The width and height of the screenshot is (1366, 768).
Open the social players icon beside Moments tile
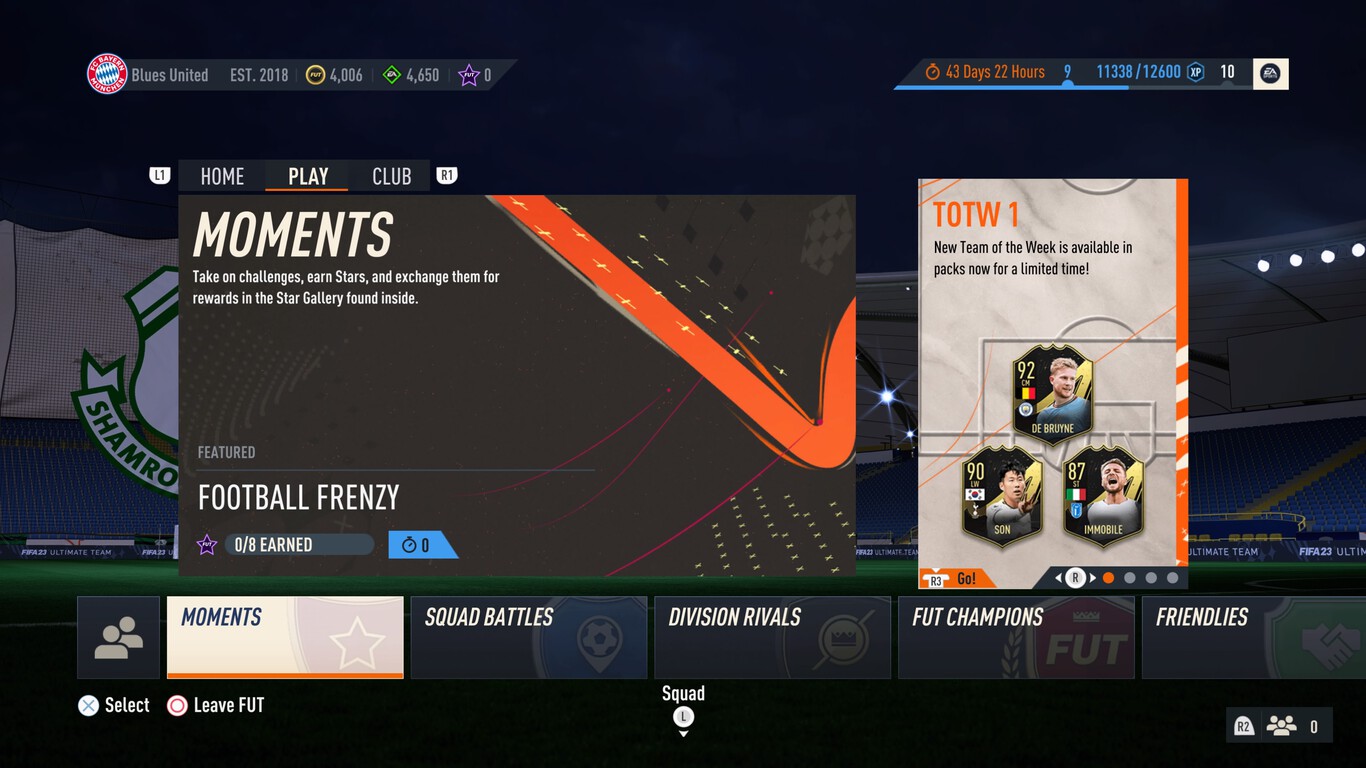click(x=119, y=637)
